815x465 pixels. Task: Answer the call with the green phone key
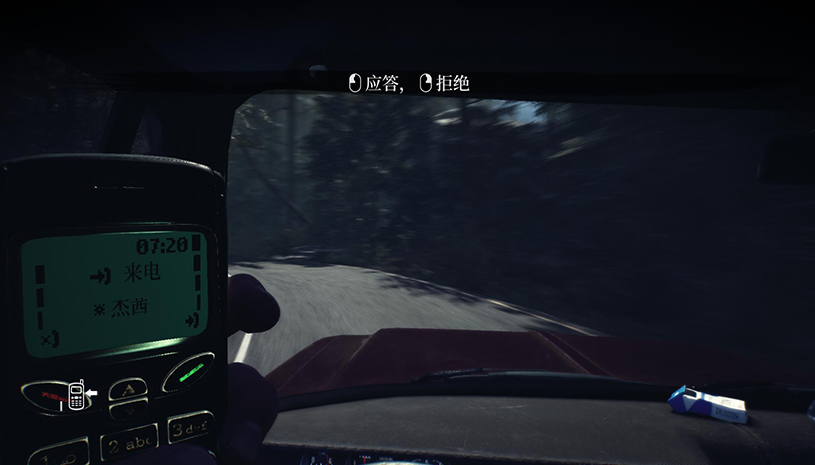coord(188,377)
